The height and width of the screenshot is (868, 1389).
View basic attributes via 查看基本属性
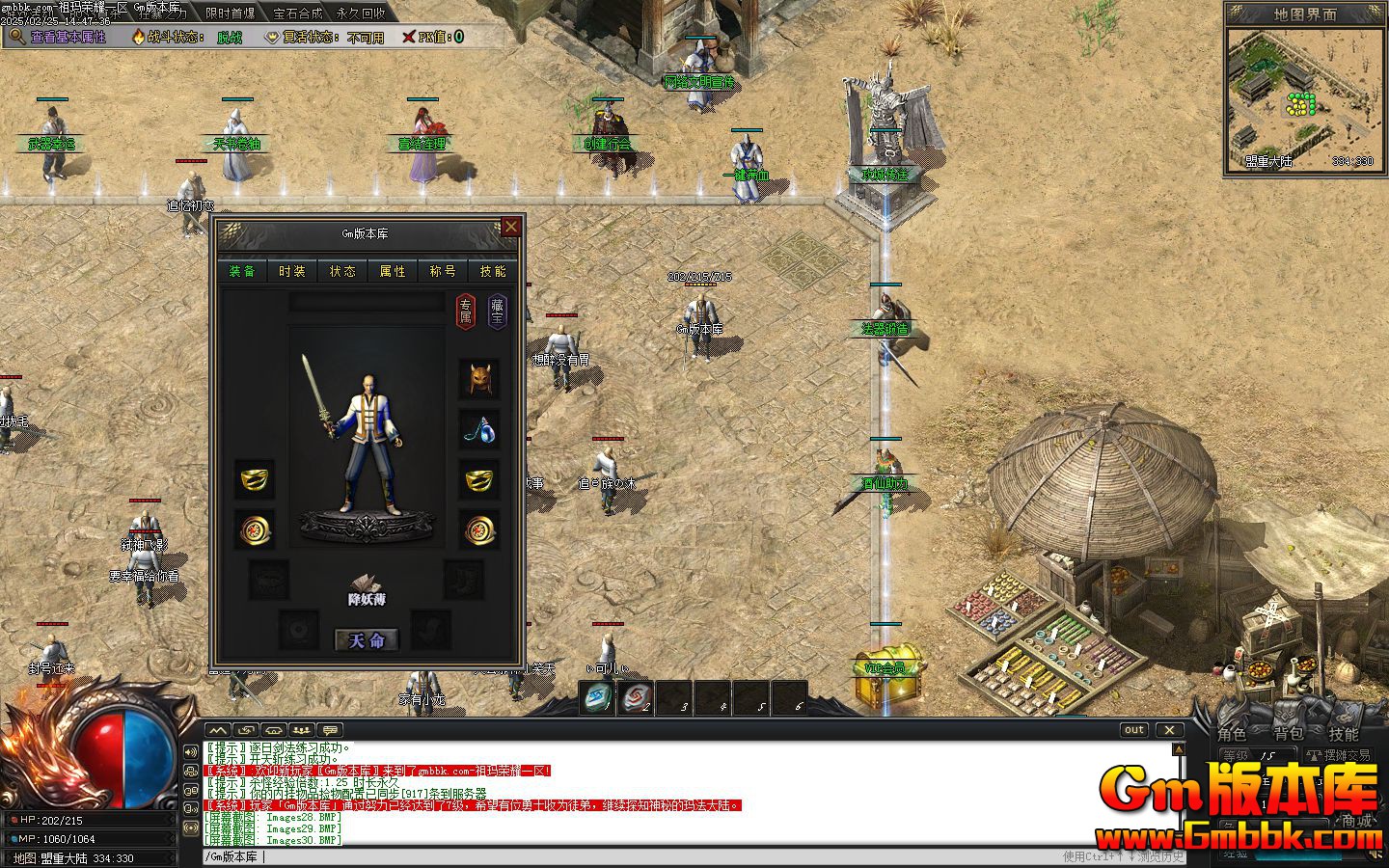pyautogui.click(x=60, y=37)
